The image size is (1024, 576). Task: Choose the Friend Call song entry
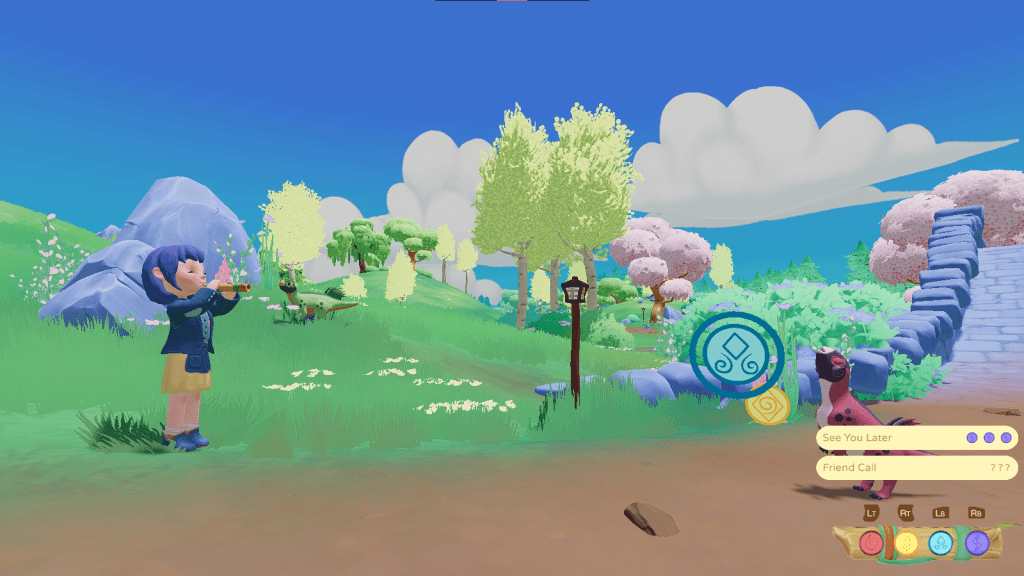click(x=916, y=468)
